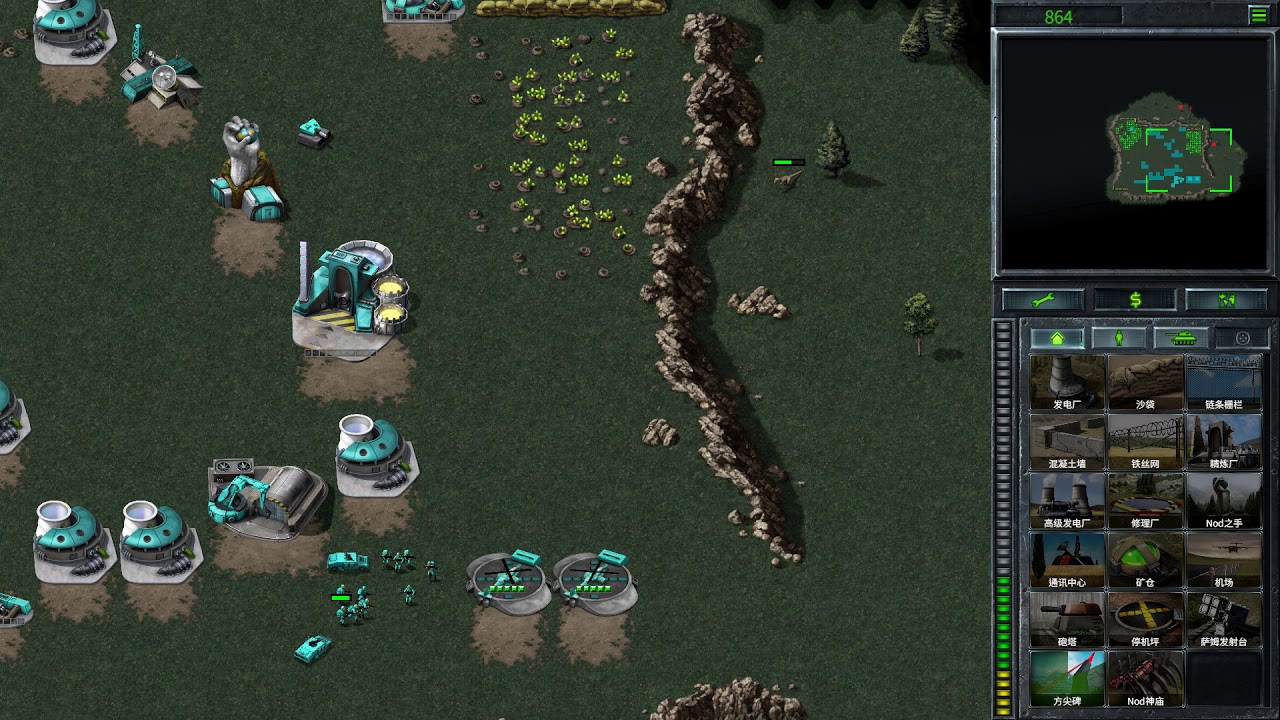The image size is (1280, 720).
Task: Build the 高级发电厂 Advanced Power Plant
Action: pos(1067,500)
